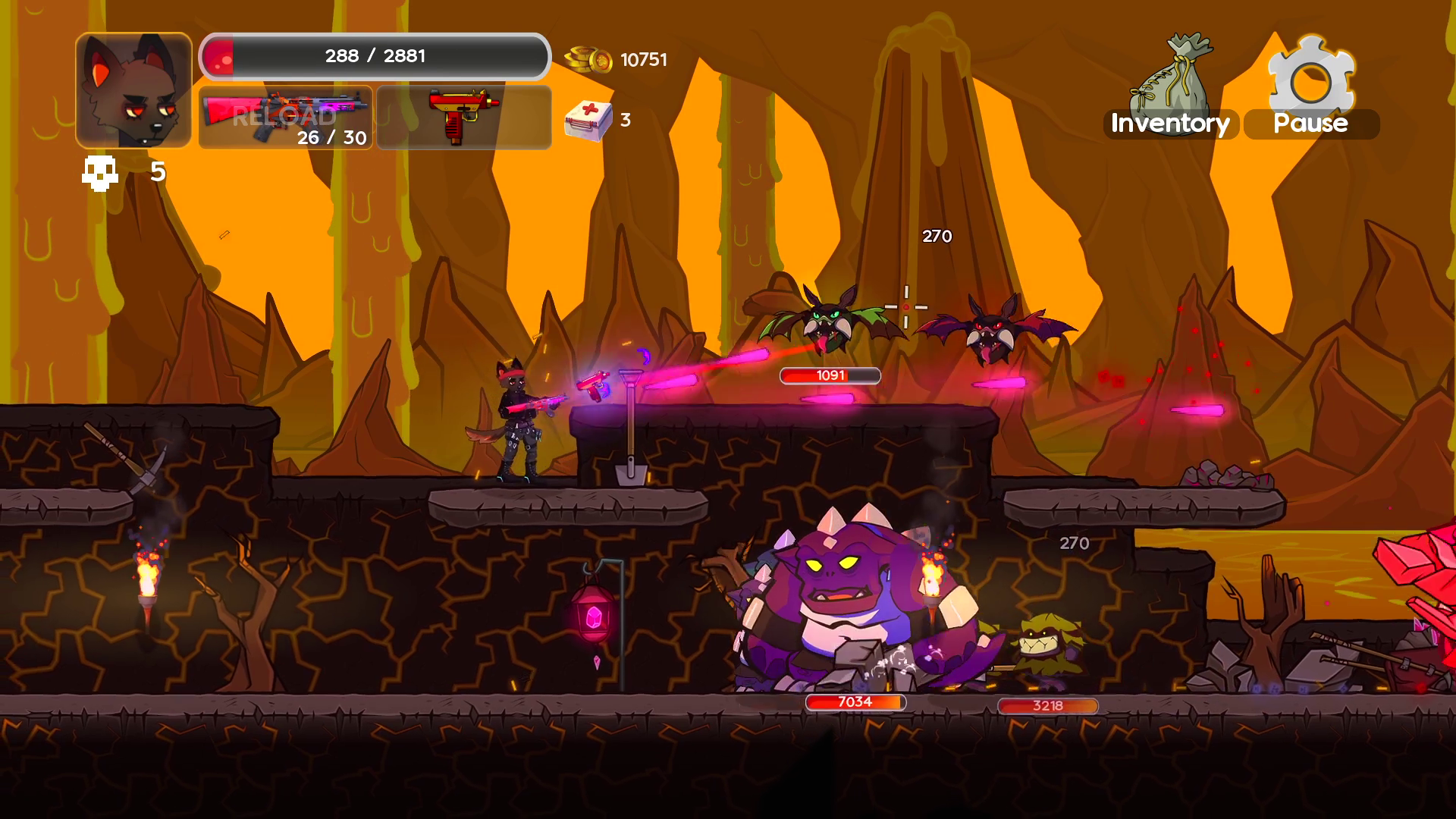Image resolution: width=1456 pixels, height=819 pixels.
Task: Click the coin total reading 10751
Action: (642, 58)
